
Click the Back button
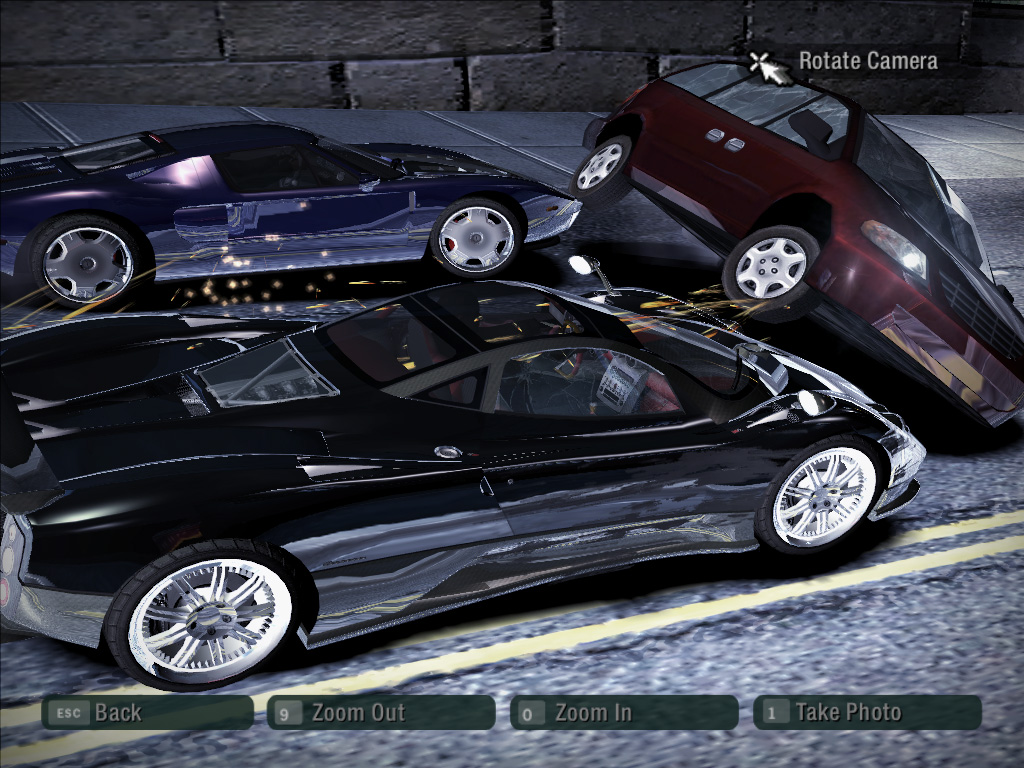pyautogui.click(x=146, y=713)
